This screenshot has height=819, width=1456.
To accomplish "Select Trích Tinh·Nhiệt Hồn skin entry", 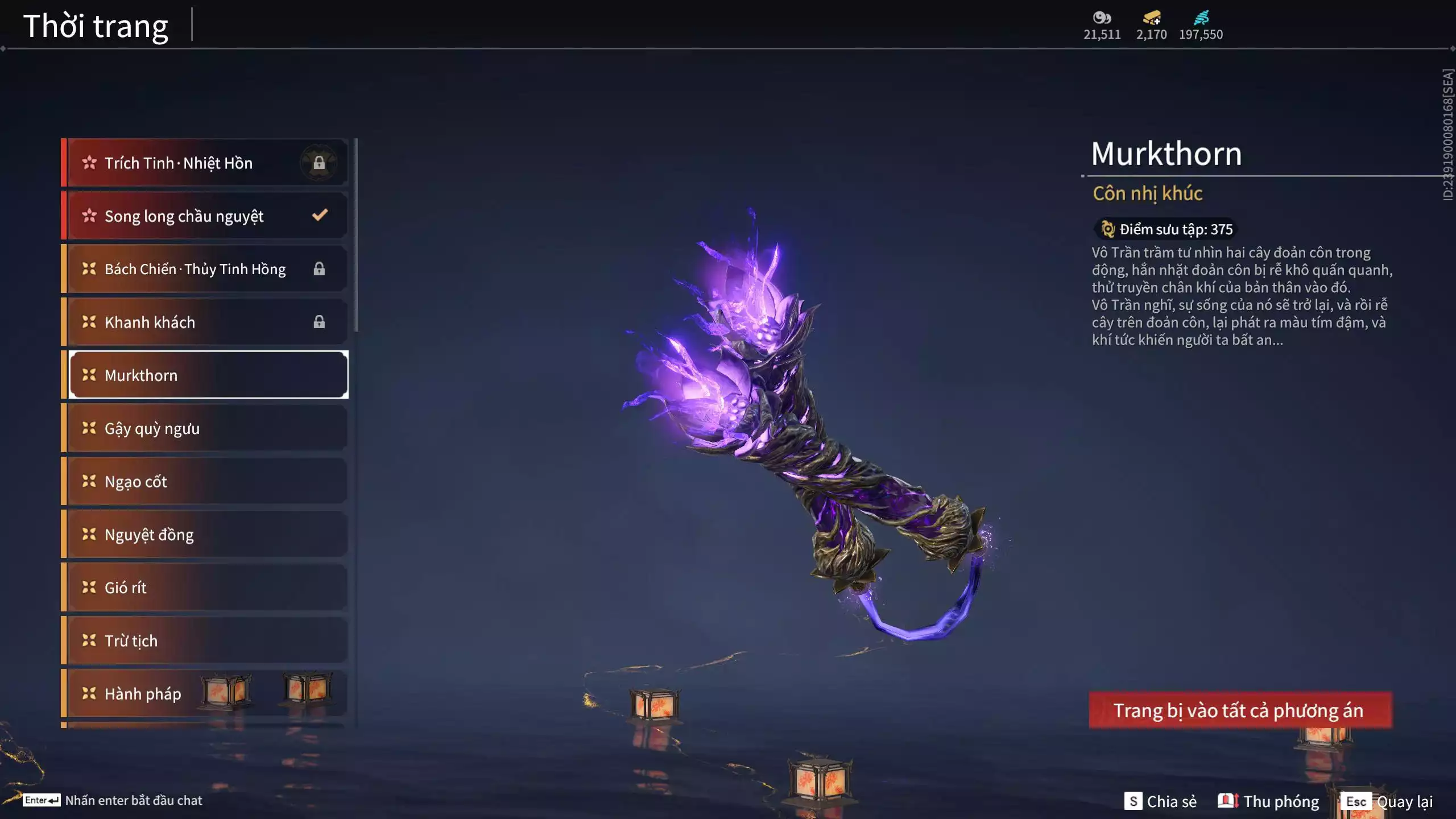I will 205,163.
